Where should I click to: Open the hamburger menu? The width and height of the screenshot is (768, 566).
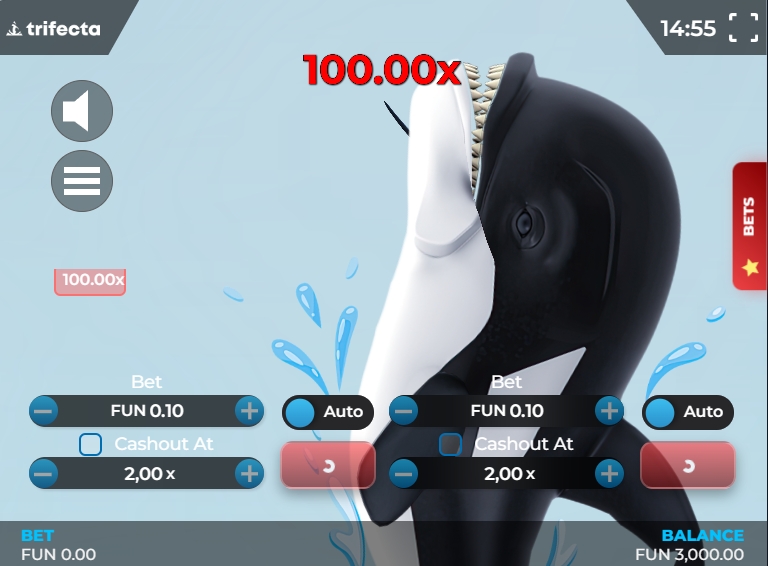point(82,181)
